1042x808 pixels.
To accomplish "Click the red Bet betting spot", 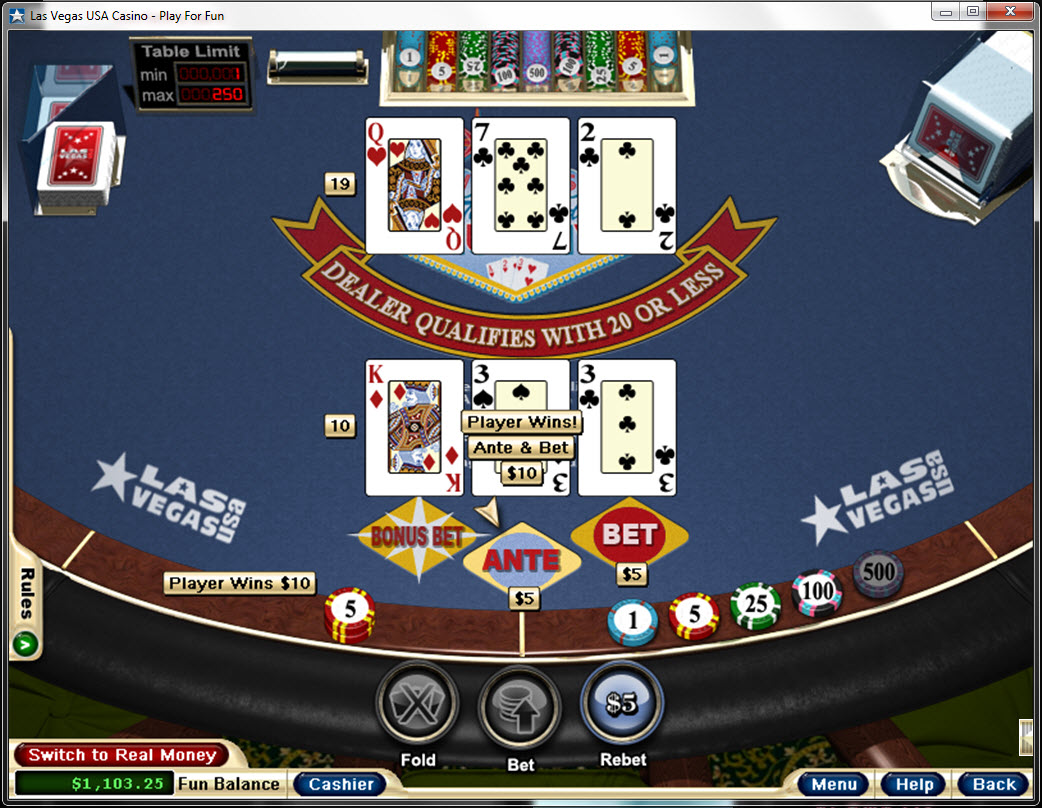I will [x=629, y=535].
